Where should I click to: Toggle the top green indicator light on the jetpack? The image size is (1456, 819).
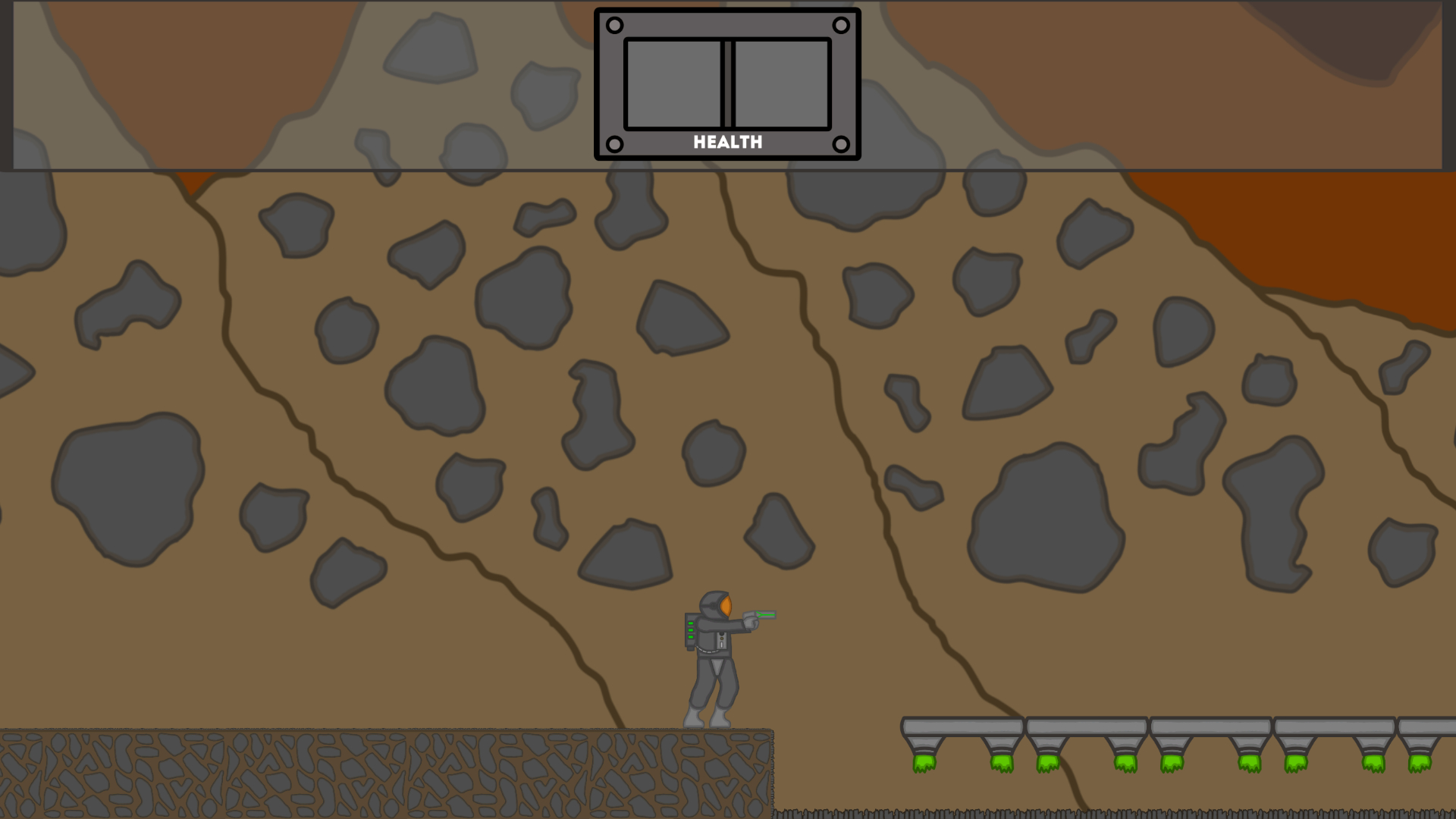[x=690, y=623]
